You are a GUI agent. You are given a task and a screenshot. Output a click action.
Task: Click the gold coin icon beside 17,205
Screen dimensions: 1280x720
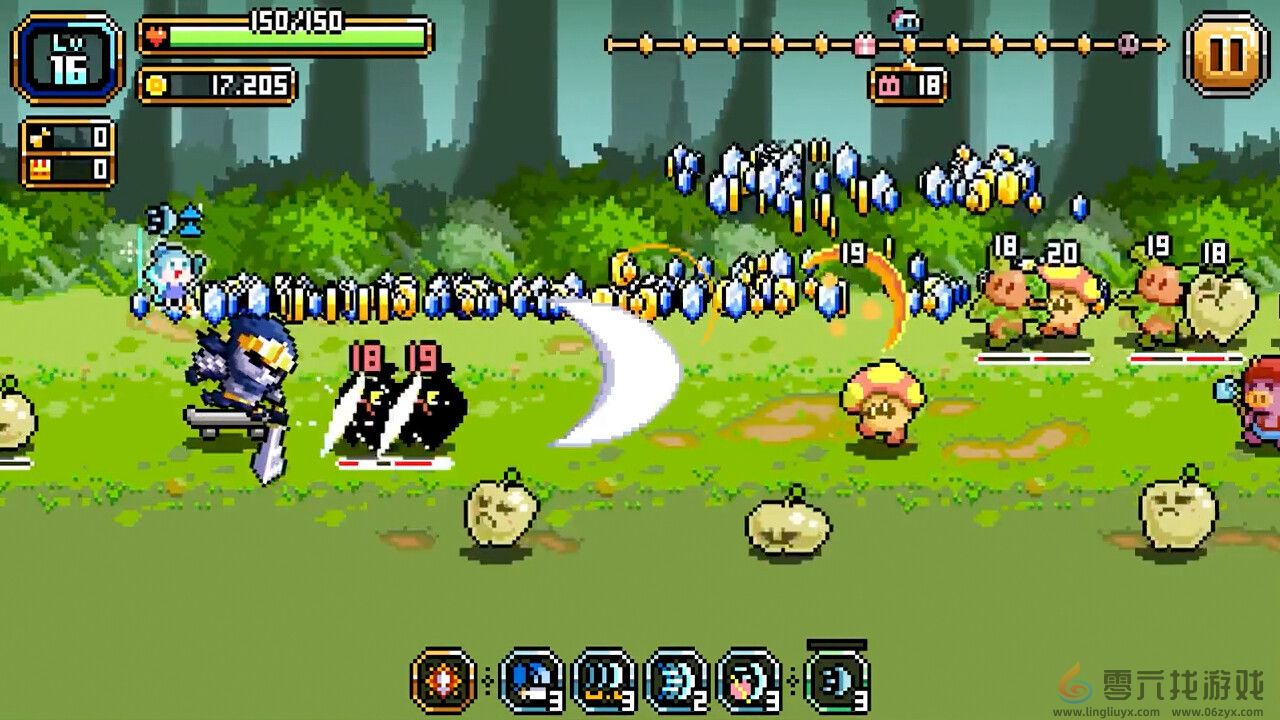click(155, 83)
